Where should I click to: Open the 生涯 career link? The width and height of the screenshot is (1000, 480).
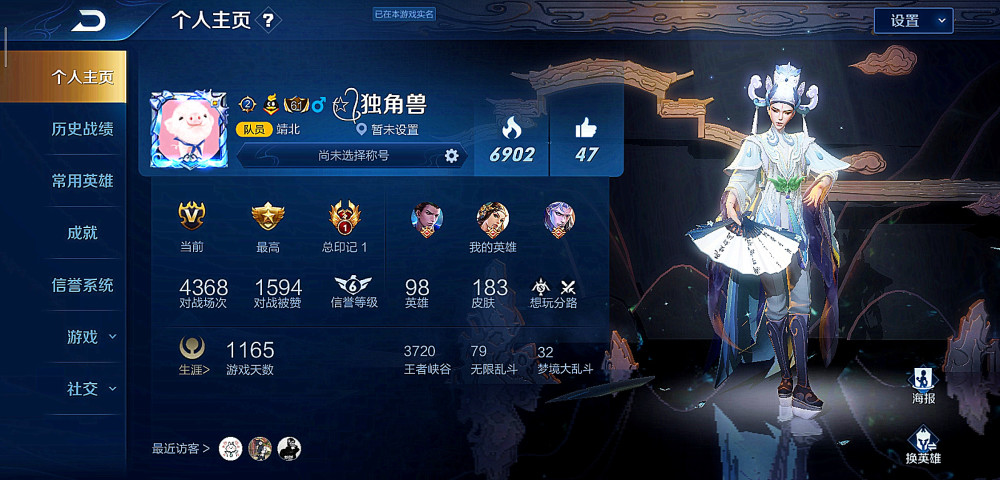pyautogui.click(x=191, y=368)
